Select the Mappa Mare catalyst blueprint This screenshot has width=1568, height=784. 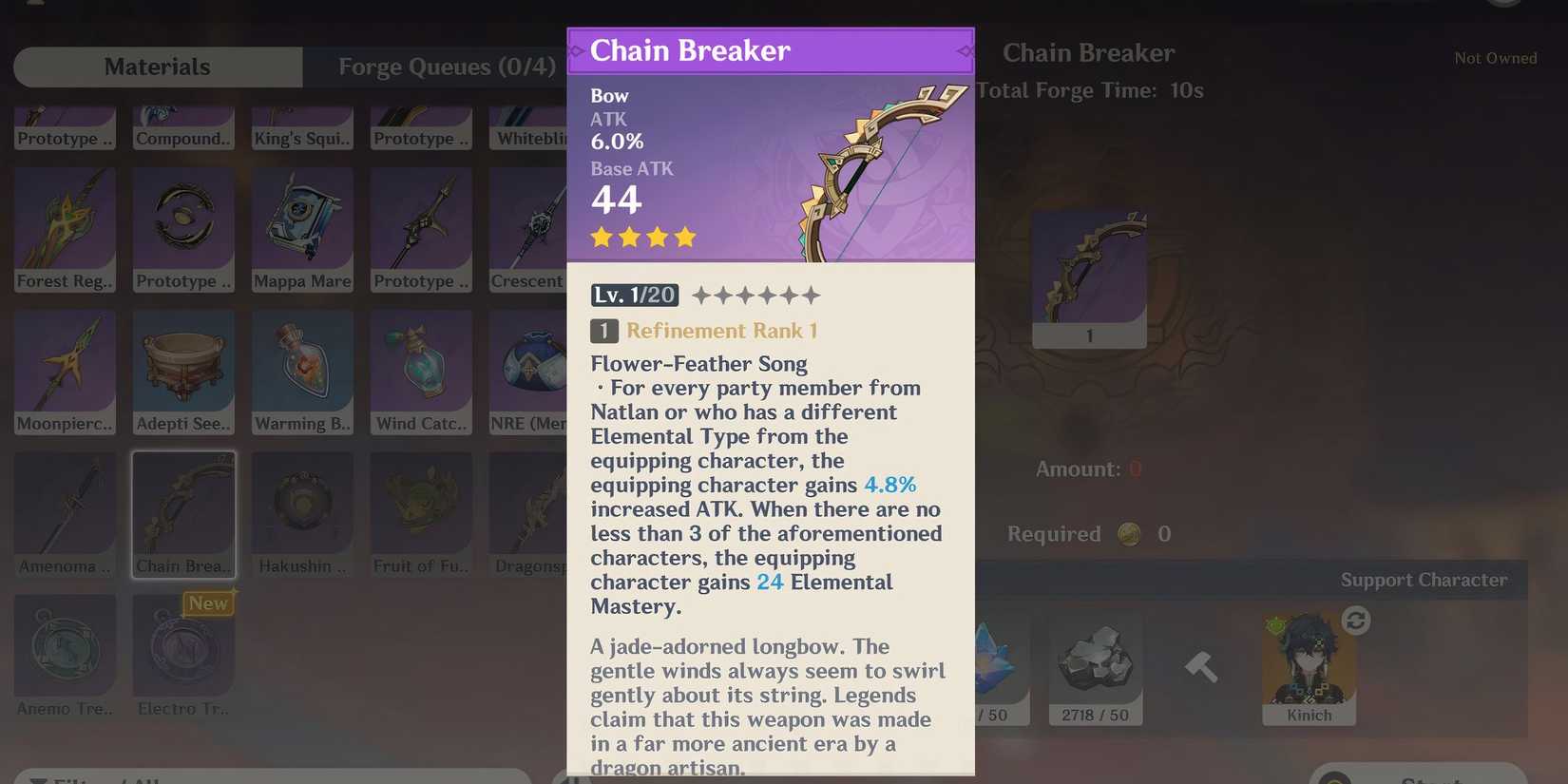(x=301, y=228)
